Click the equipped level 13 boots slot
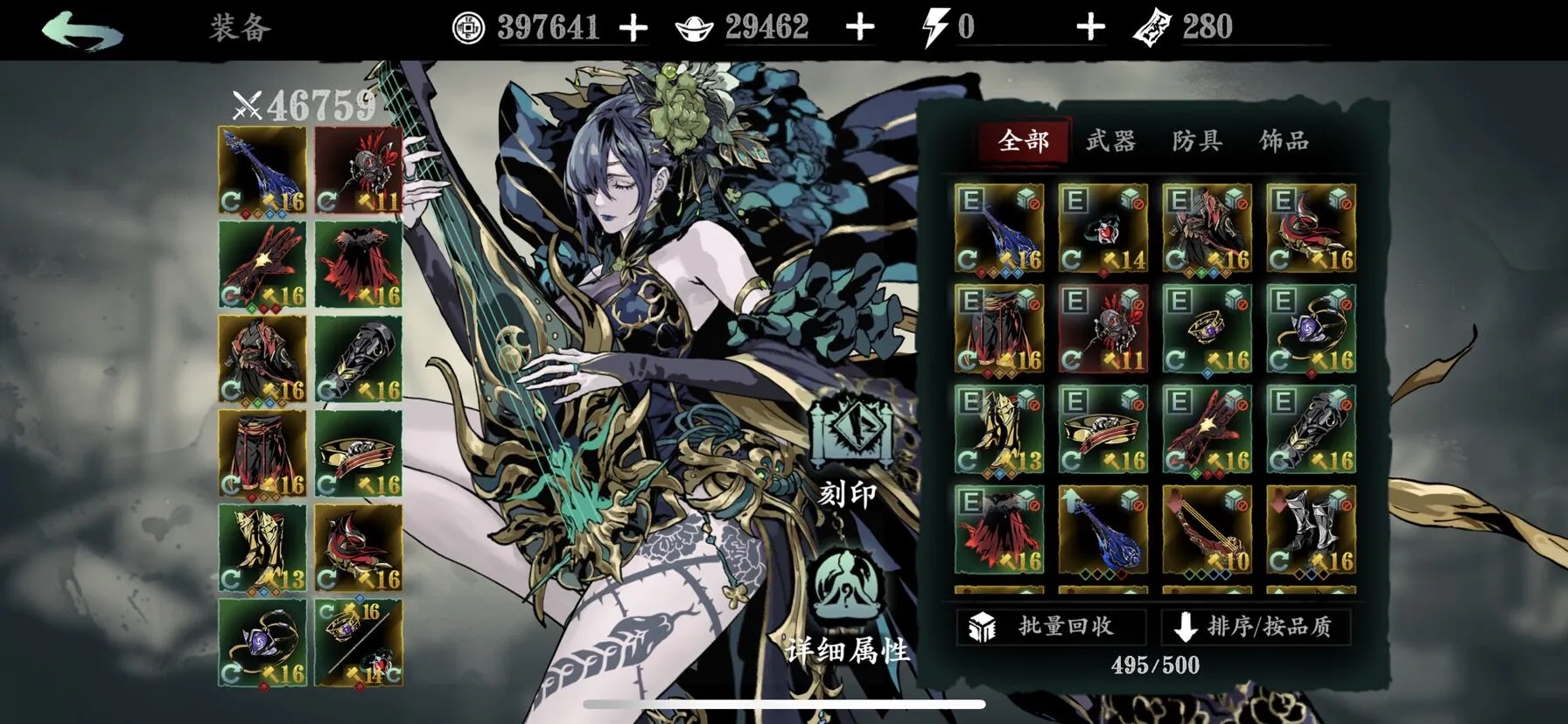Screen dimensions: 1568x724 coord(261,546)
